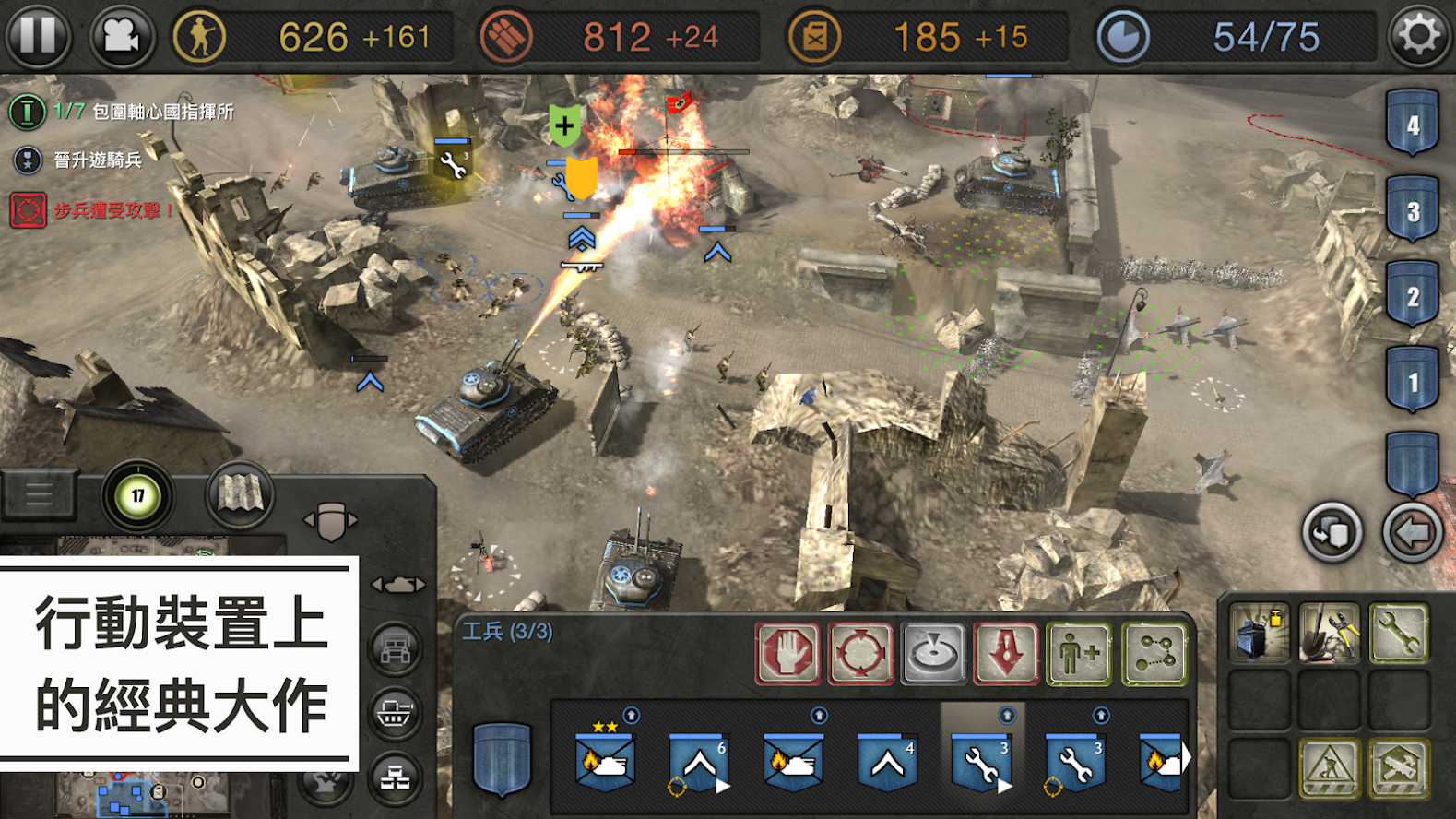This screenshot has height=819, width=1456.
Task: Select control group 4 shield
Action: 1412,125
